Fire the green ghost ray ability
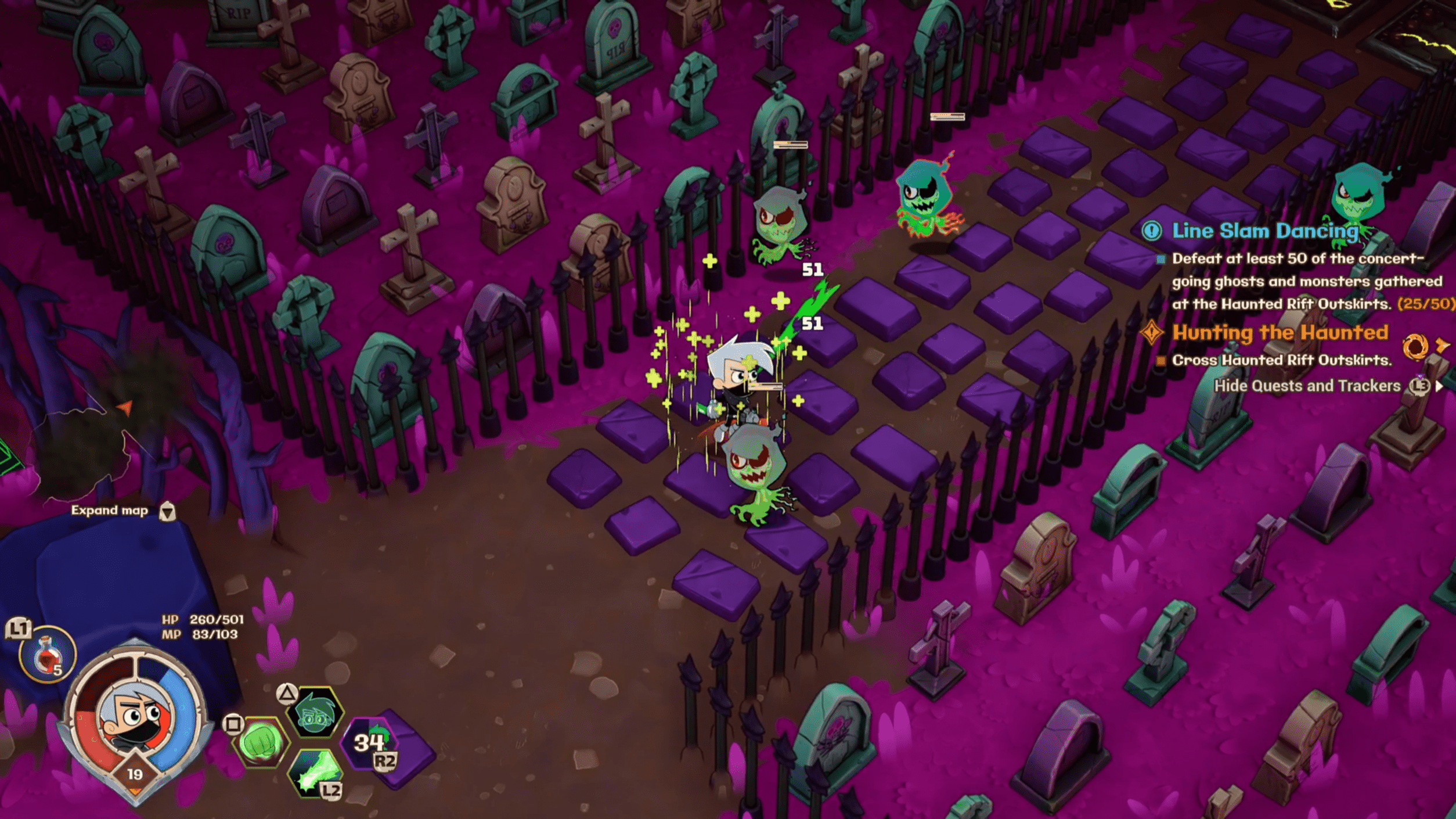Image resolution: width=1456 pixels, height=819 pixels. click(x=314, y=772)
